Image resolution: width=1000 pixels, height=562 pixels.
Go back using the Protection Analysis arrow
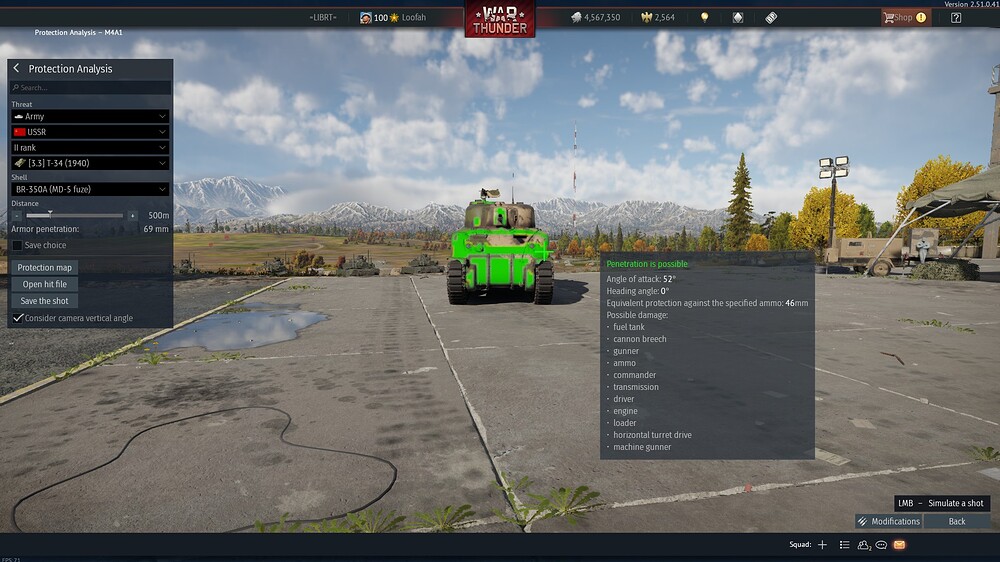pos(16,69)
